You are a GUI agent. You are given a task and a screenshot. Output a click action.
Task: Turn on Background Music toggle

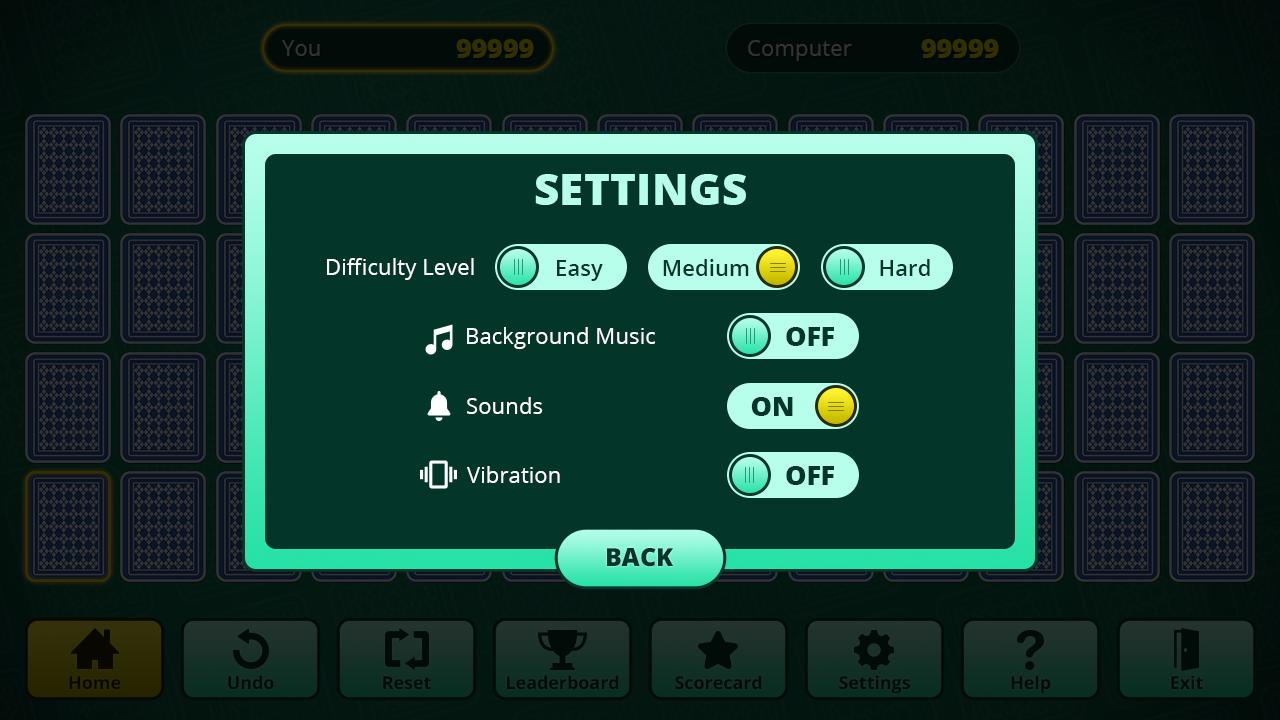click(x=792, y=337)
